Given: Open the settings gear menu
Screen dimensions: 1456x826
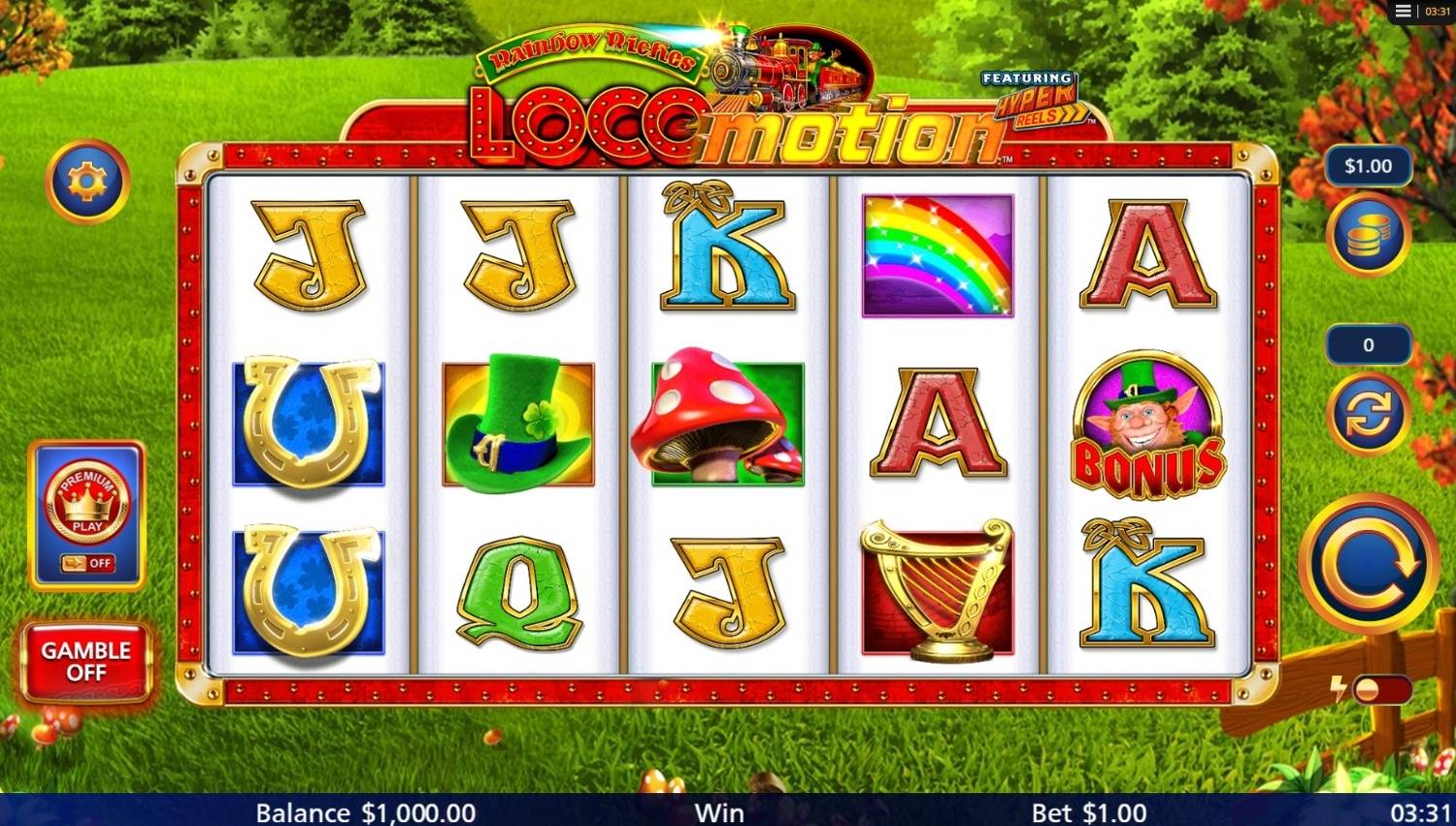Looking at the screenshot, I should [x=87, y=181].
